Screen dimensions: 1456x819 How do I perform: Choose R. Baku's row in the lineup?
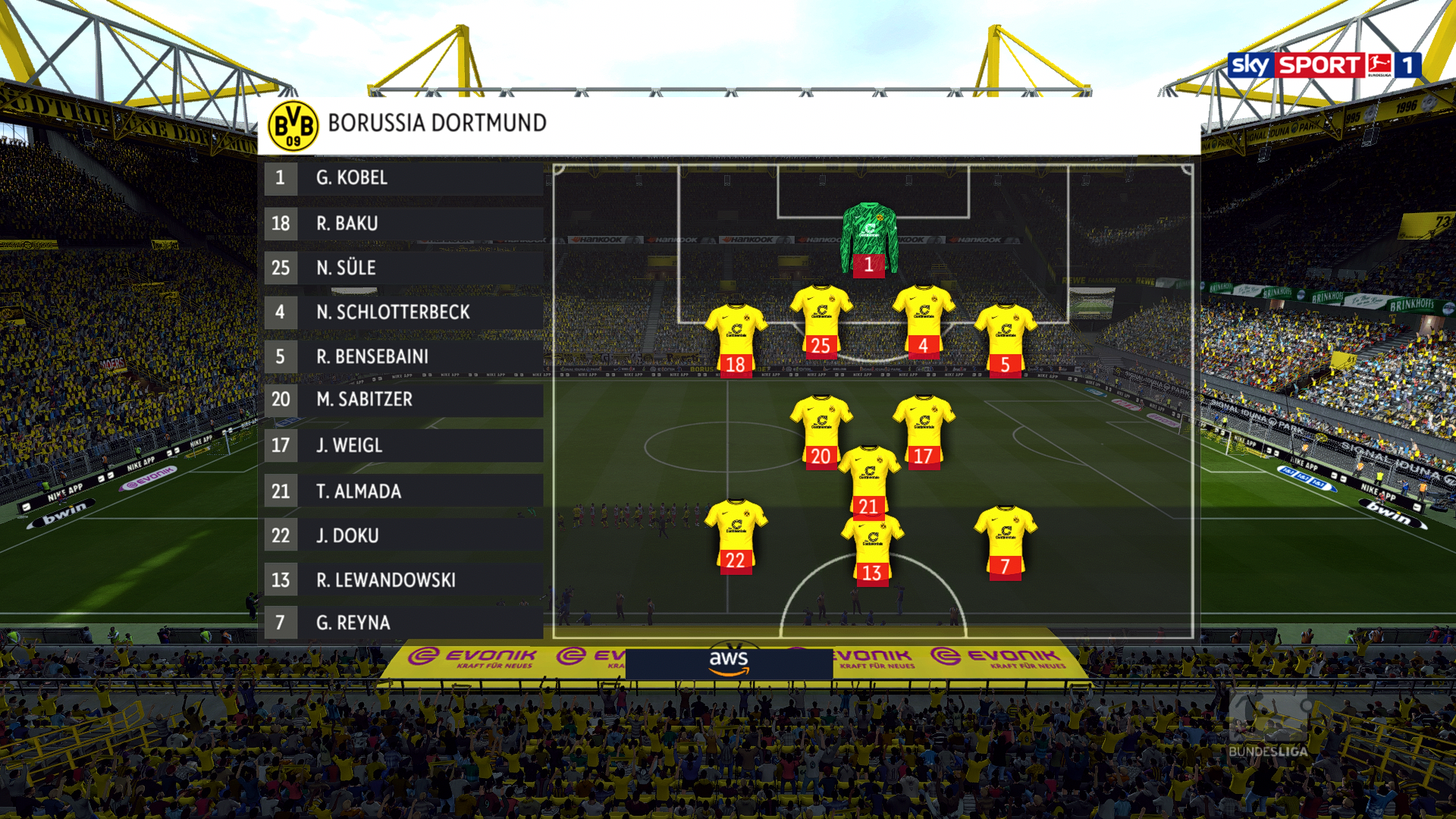(403, 224)
